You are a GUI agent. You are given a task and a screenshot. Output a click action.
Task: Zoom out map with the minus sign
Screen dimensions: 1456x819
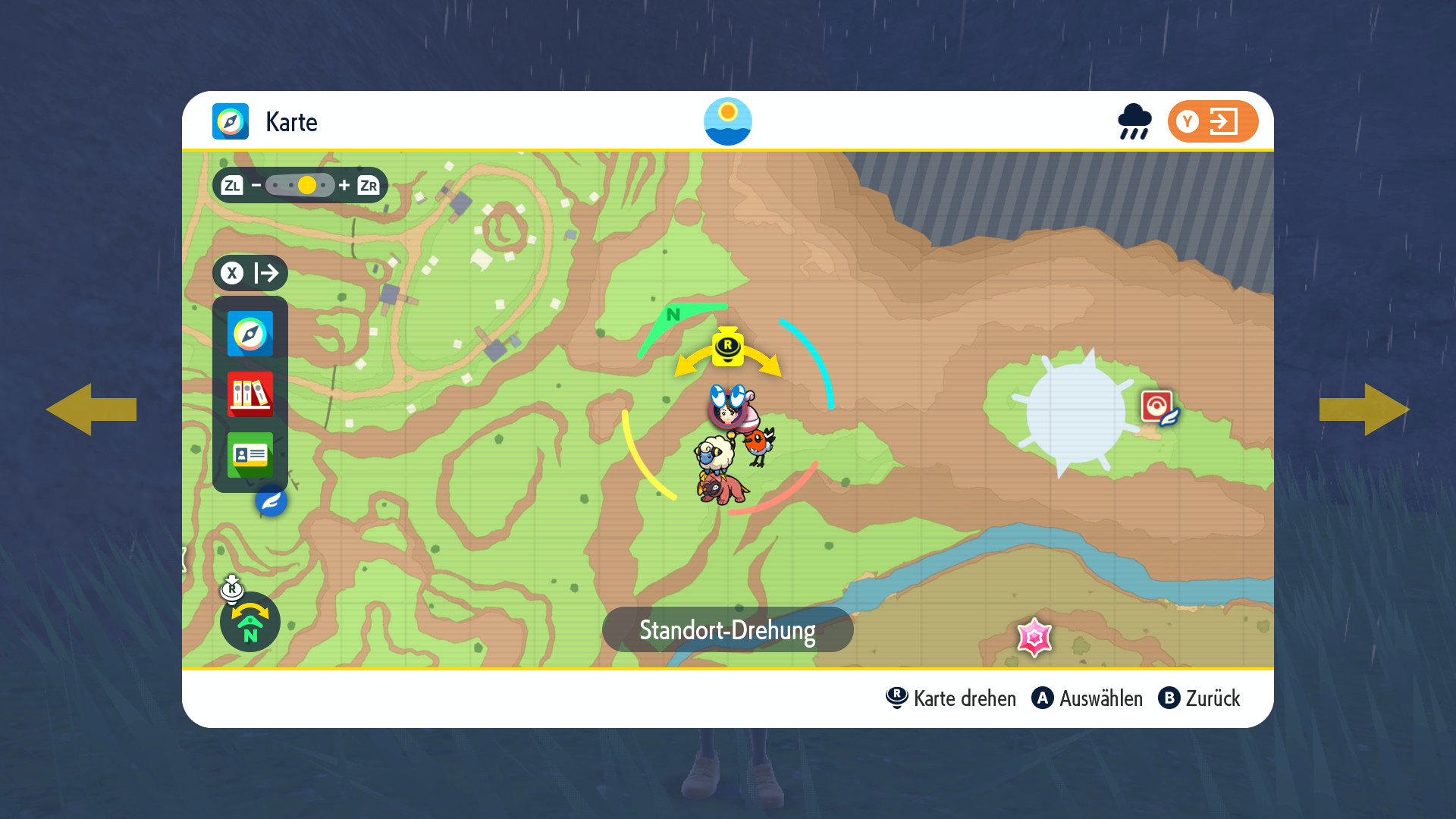tap(256, 185)
